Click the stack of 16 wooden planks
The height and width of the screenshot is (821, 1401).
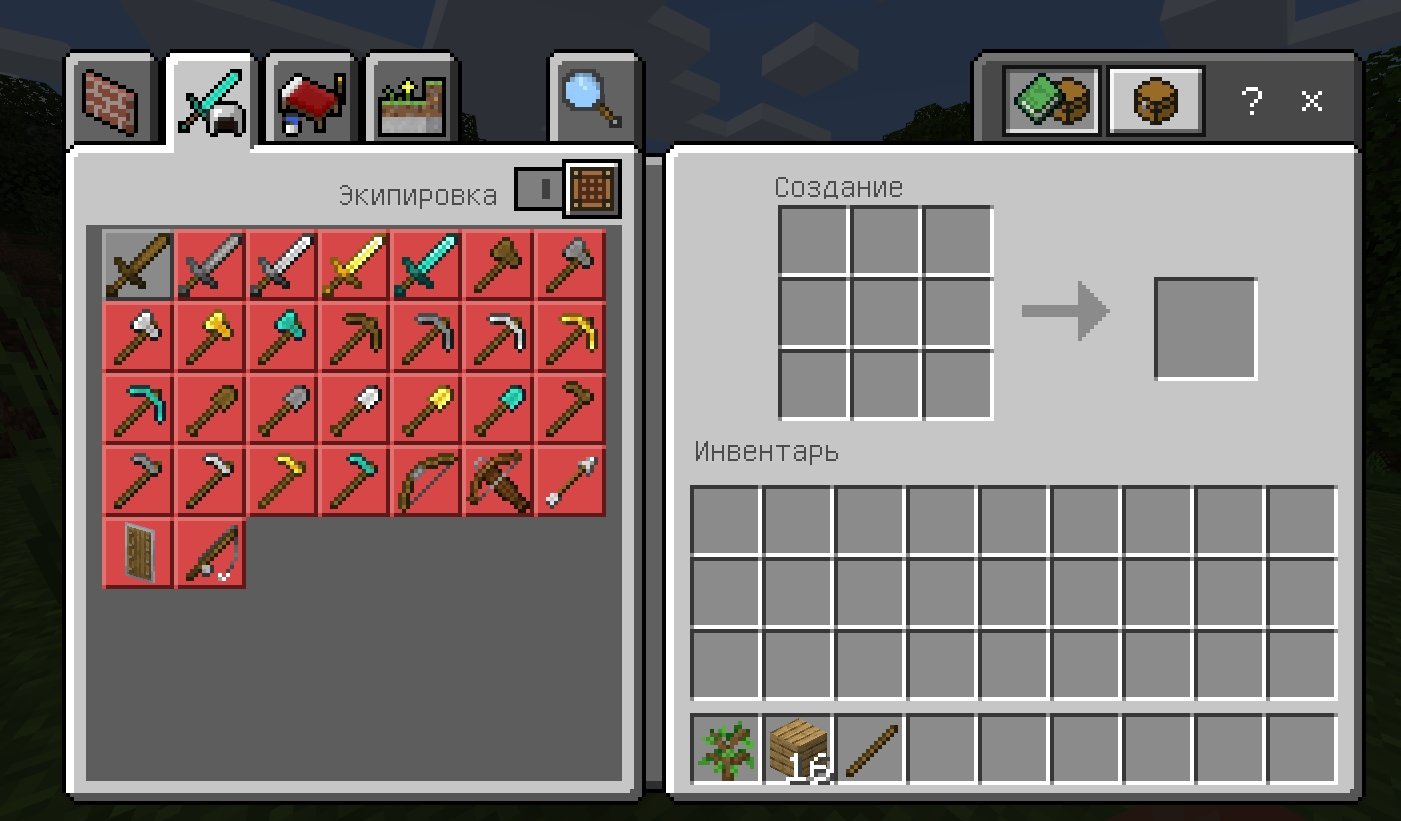799,749
